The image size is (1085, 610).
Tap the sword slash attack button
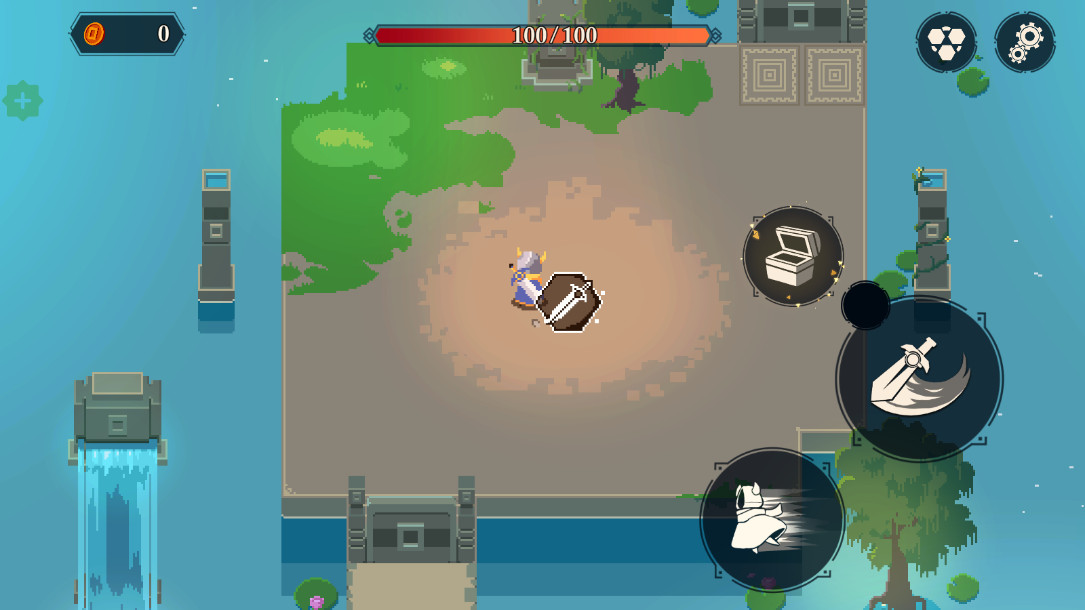919,378
